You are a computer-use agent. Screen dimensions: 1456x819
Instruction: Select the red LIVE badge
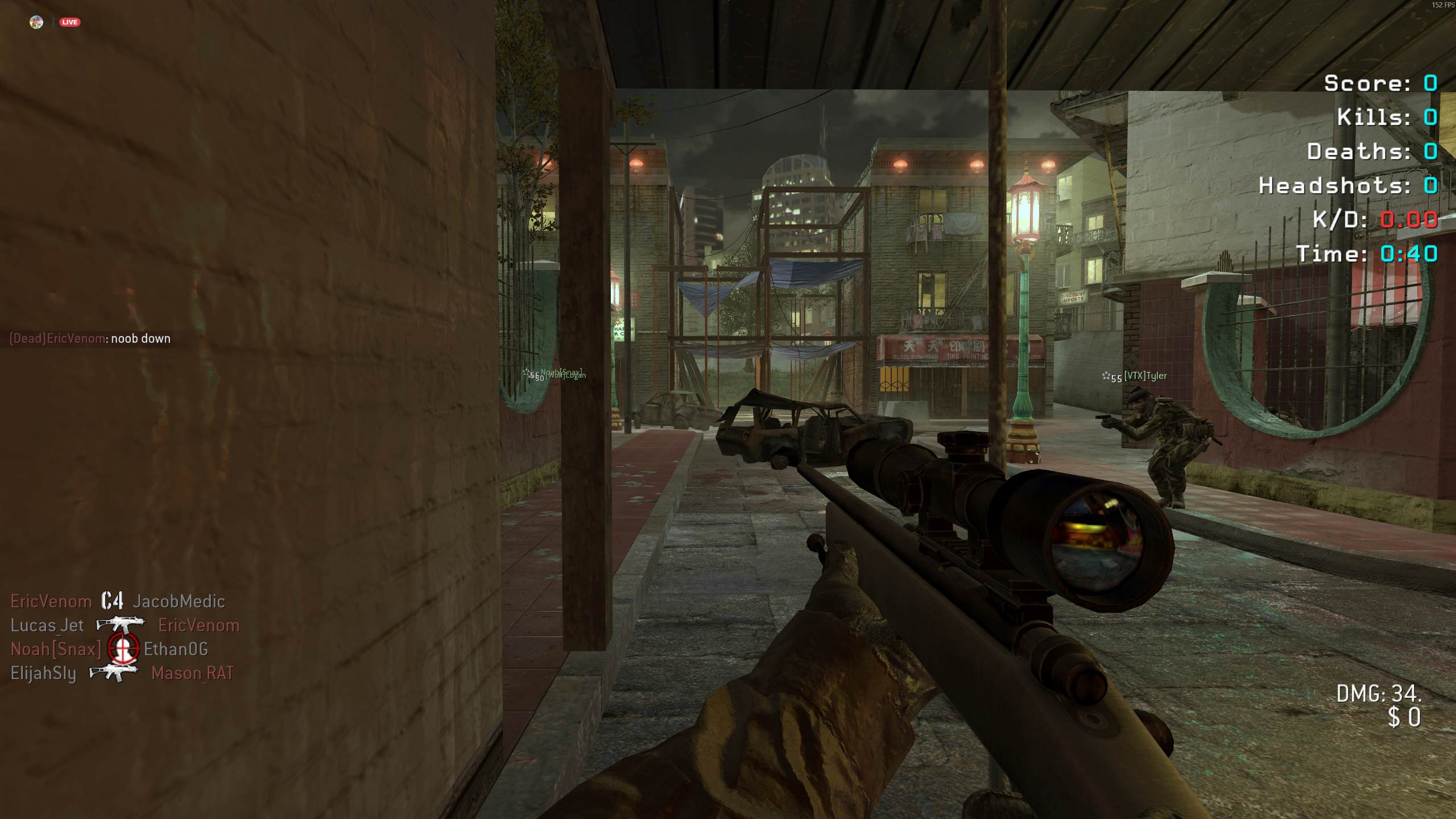tap(70, 22)
